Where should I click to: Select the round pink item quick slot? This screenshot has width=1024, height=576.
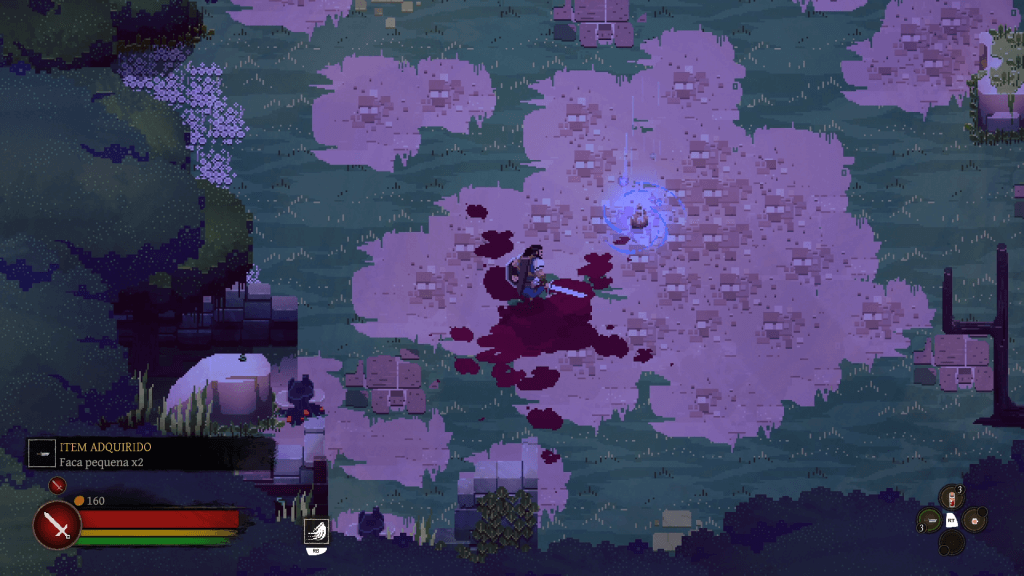click(972, 519)
